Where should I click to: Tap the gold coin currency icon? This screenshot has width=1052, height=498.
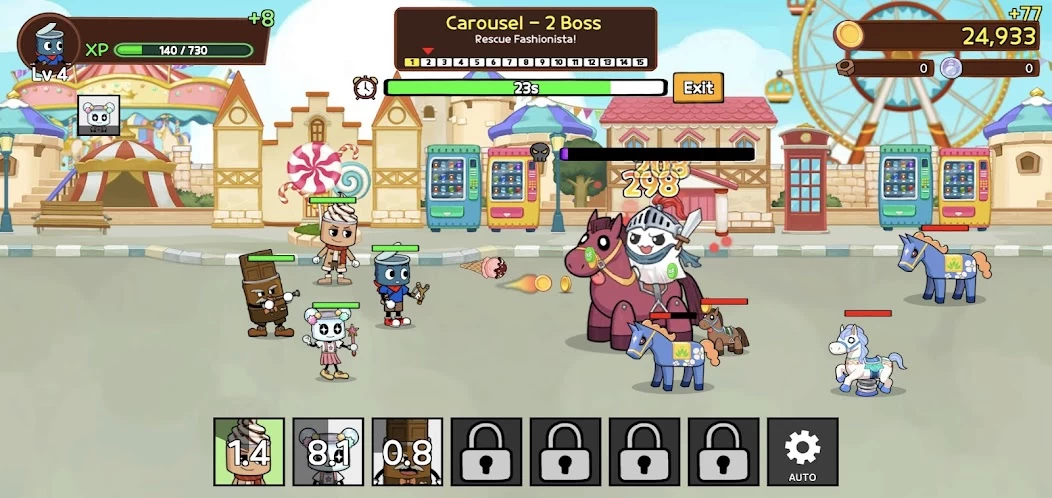[x=849, y=35]
